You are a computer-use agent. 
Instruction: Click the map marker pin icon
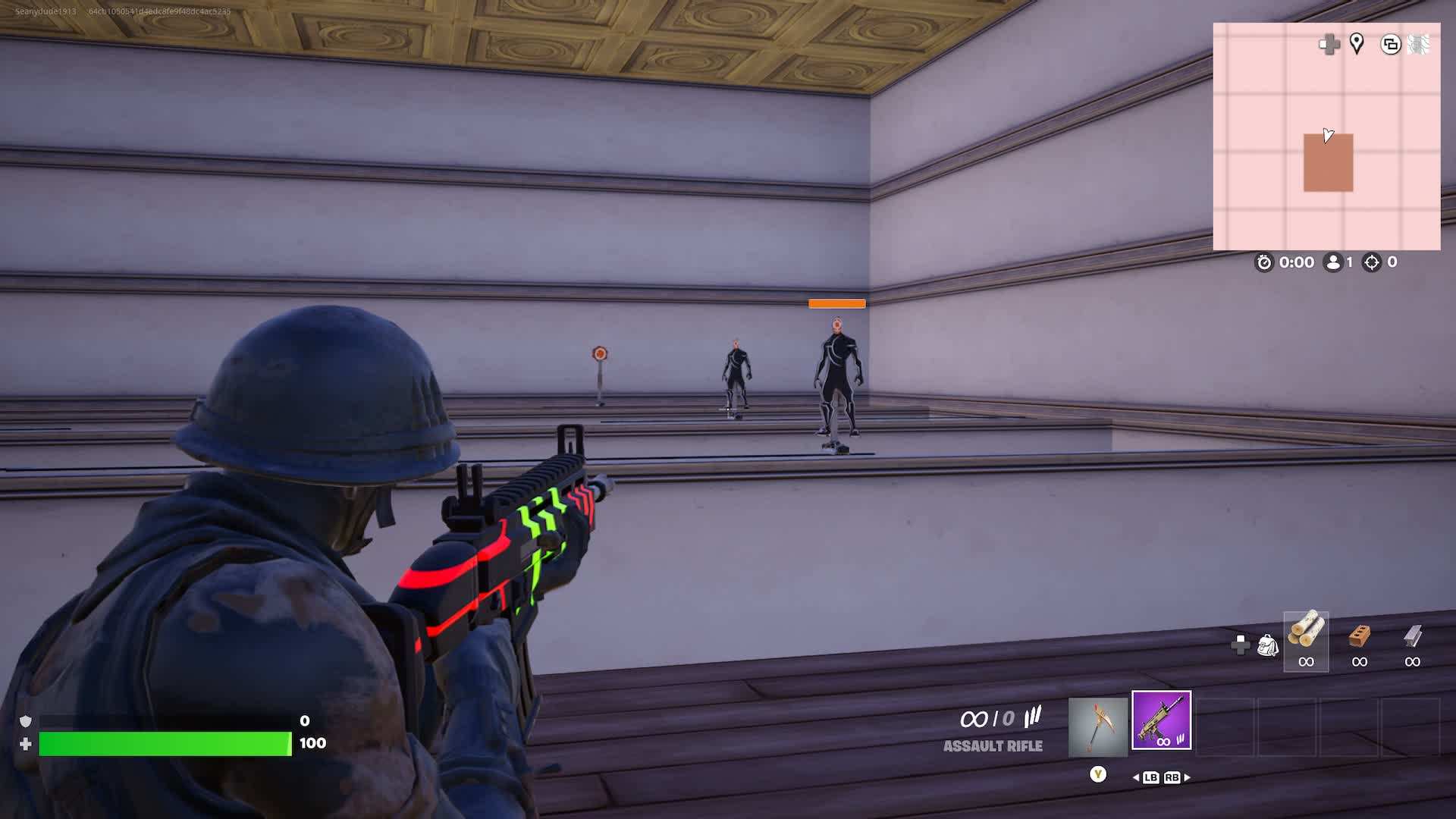(1357, 44)
